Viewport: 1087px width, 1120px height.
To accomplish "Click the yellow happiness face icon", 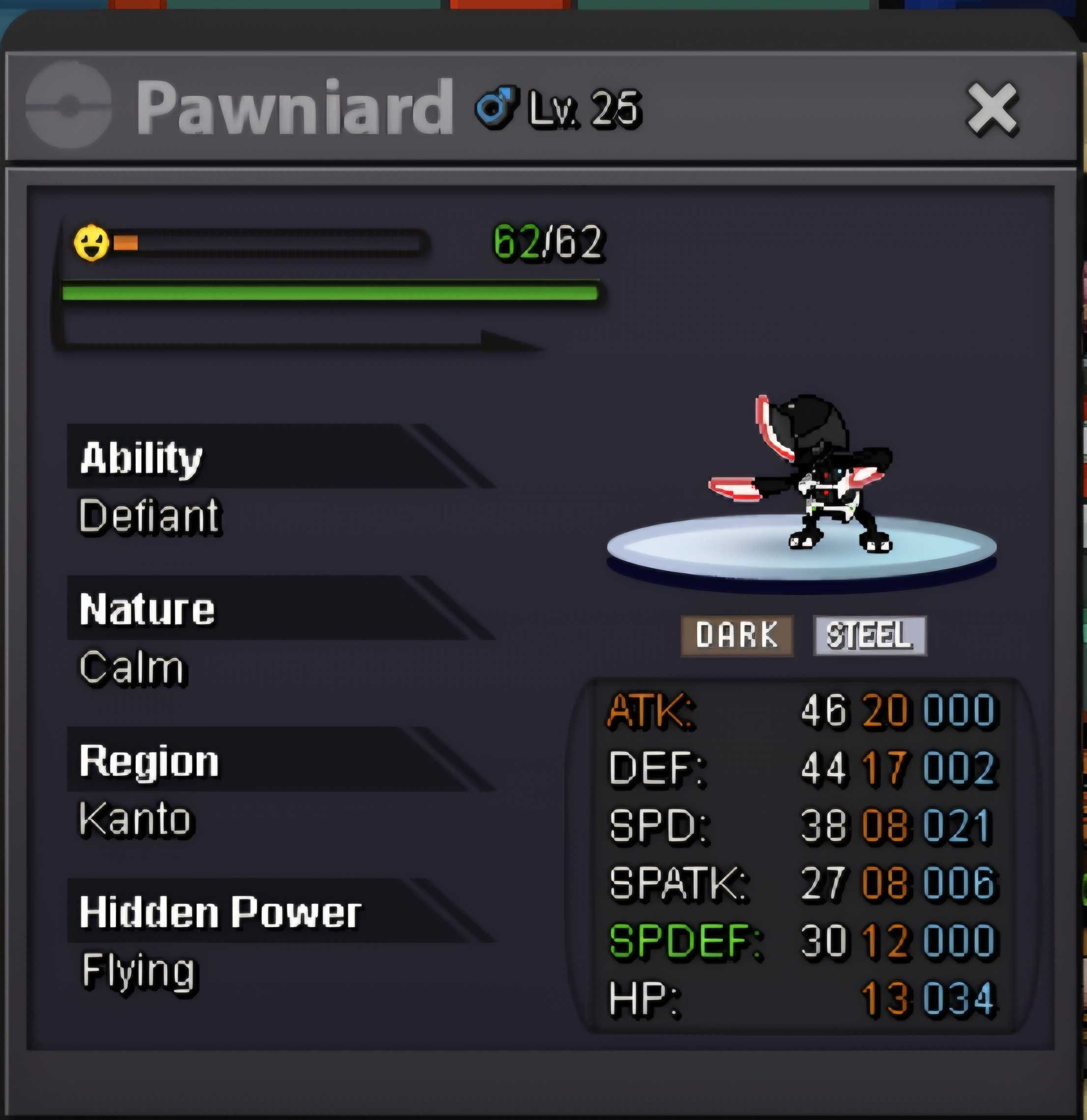I will click(91, 243).
